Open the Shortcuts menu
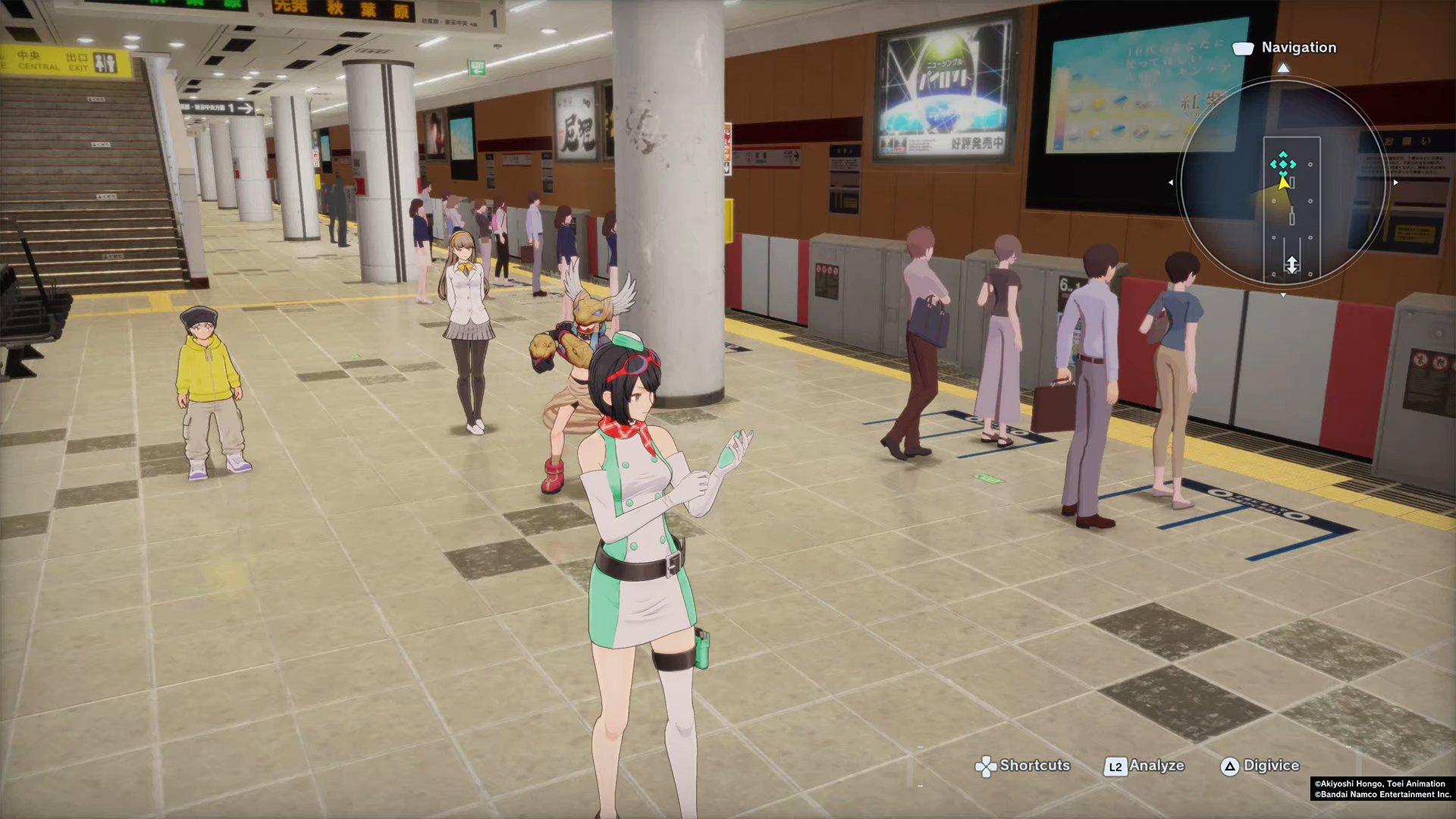The height and width of the screenshot is (819, 1456). [x=1034, y=767]
